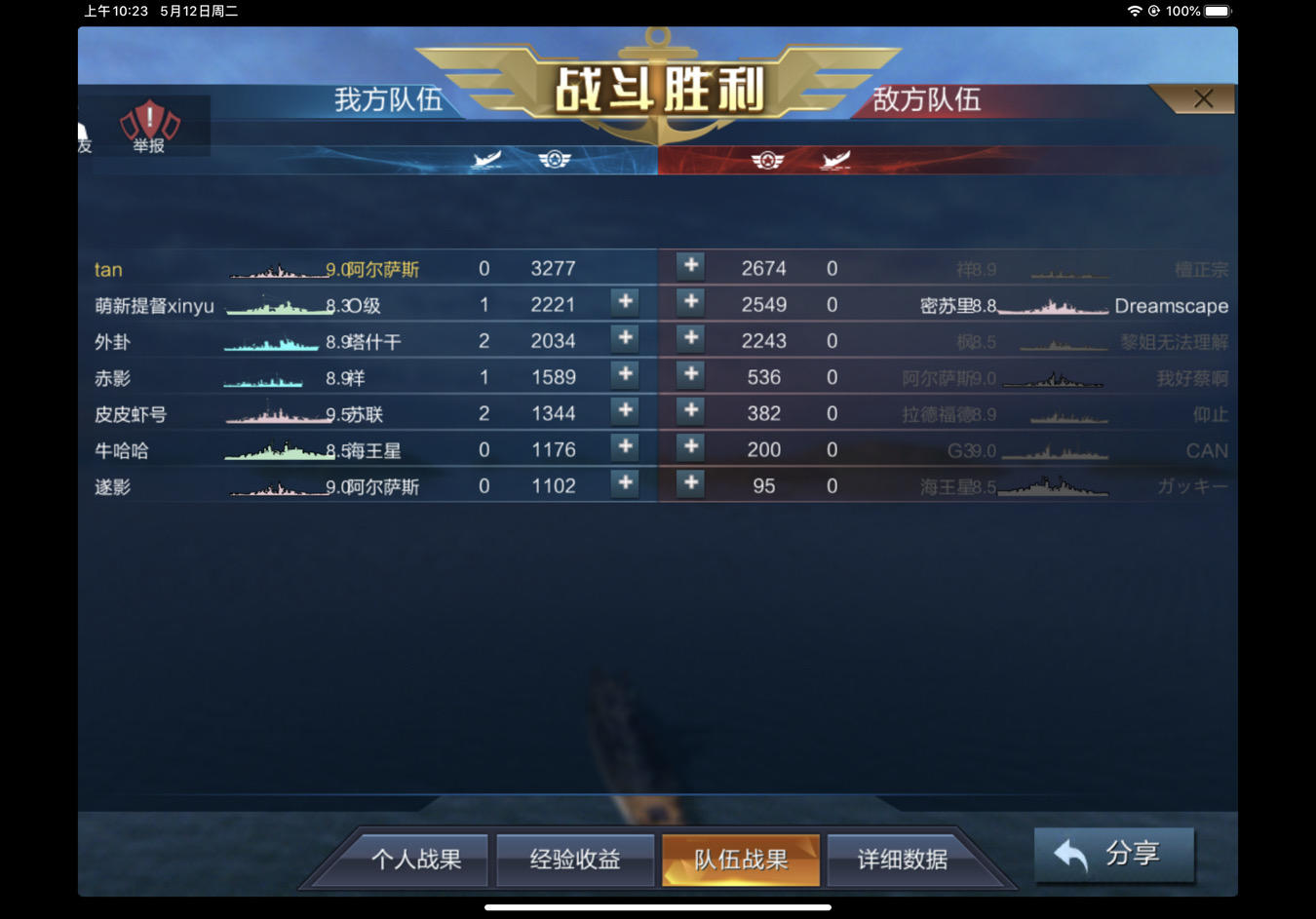Click the plus button on the 拉德福德 enemy row

click(690, 412)
